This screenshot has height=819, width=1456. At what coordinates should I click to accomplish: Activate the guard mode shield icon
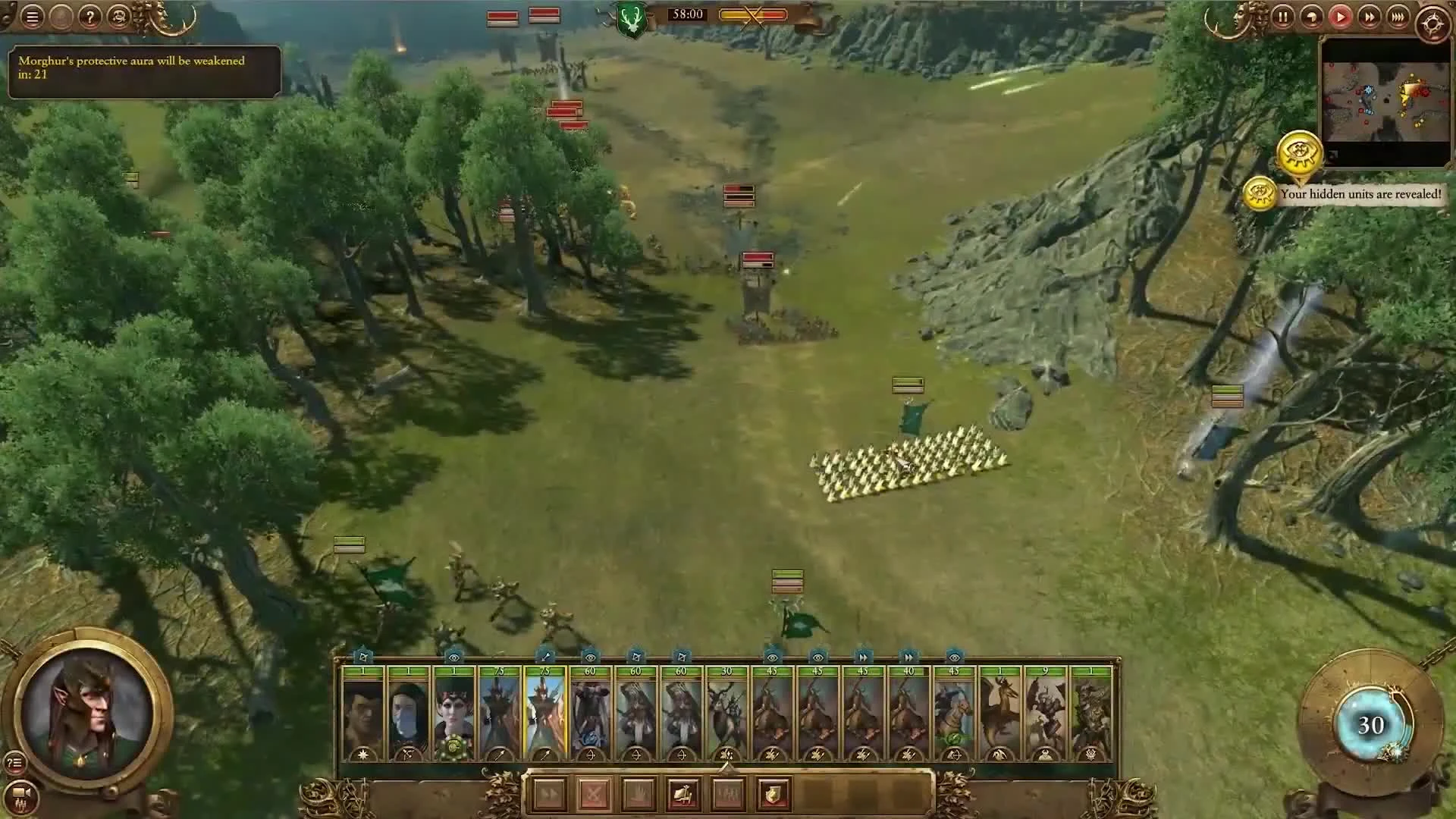point(773,794)
